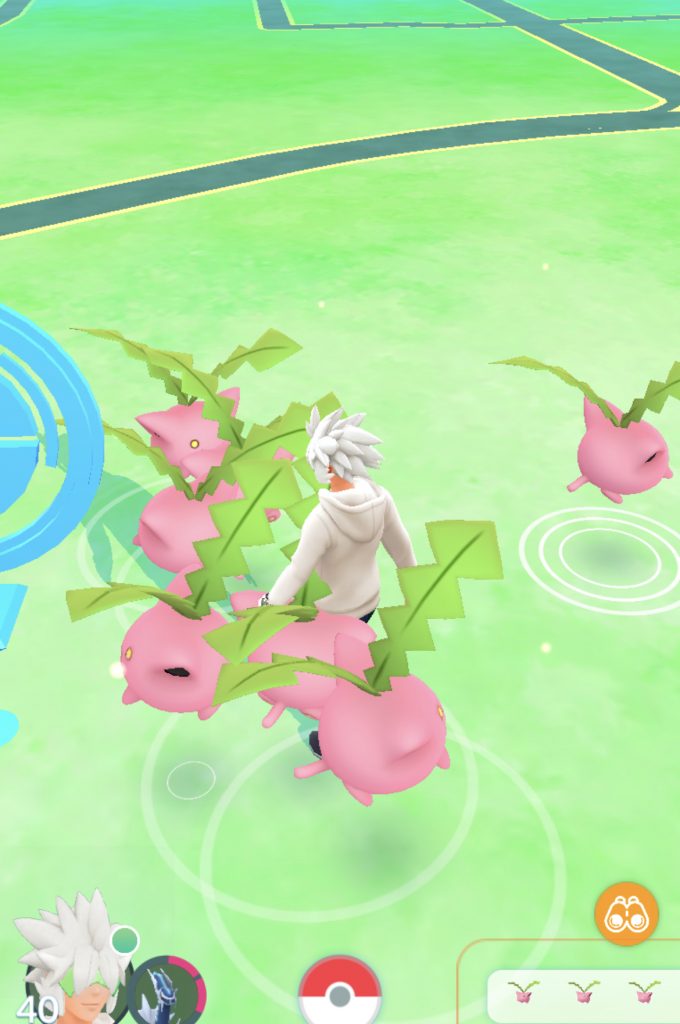Show the Nearby Pokémon tray

[583, 993]
